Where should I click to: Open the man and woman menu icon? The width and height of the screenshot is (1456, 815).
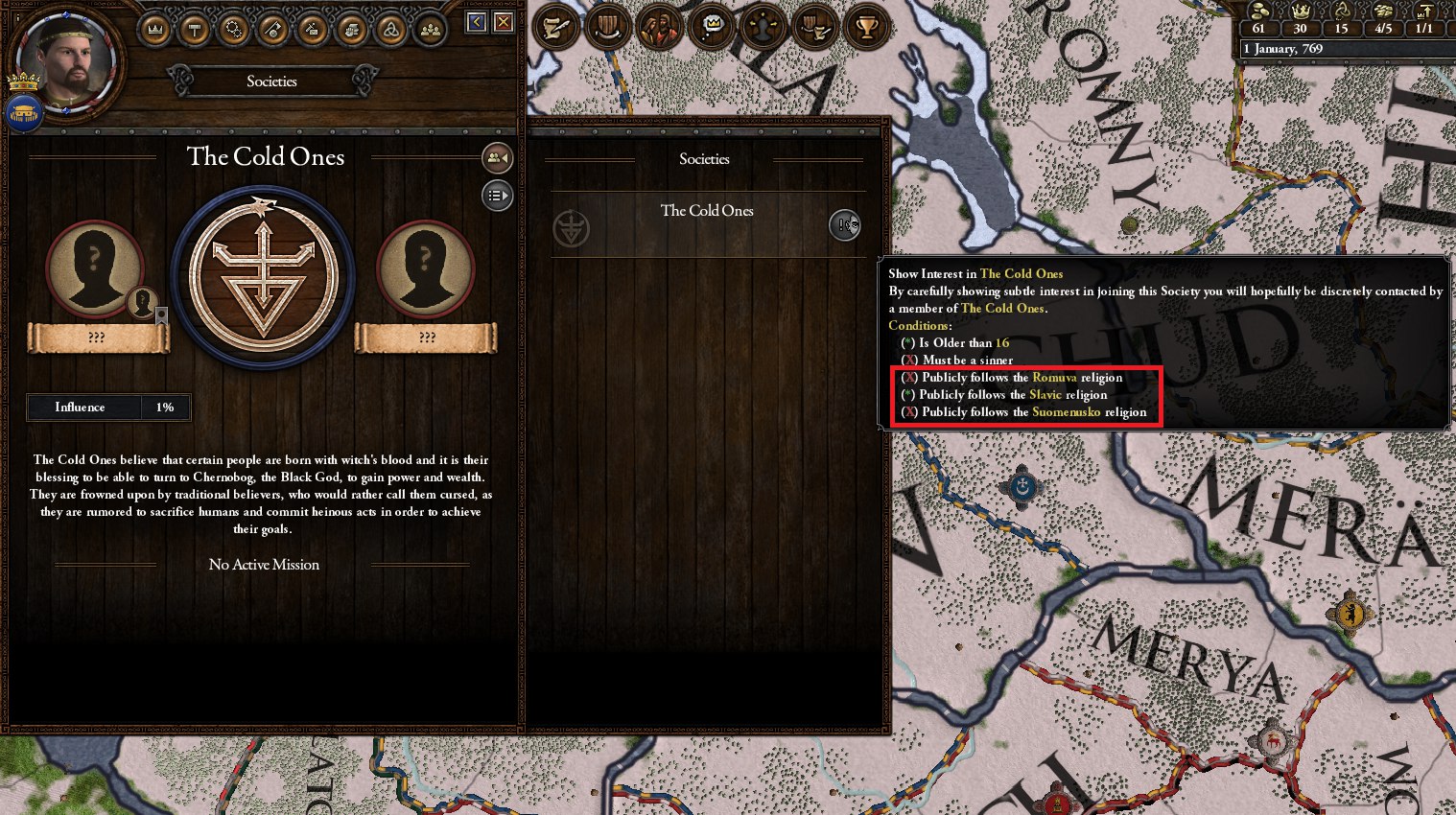659,28
